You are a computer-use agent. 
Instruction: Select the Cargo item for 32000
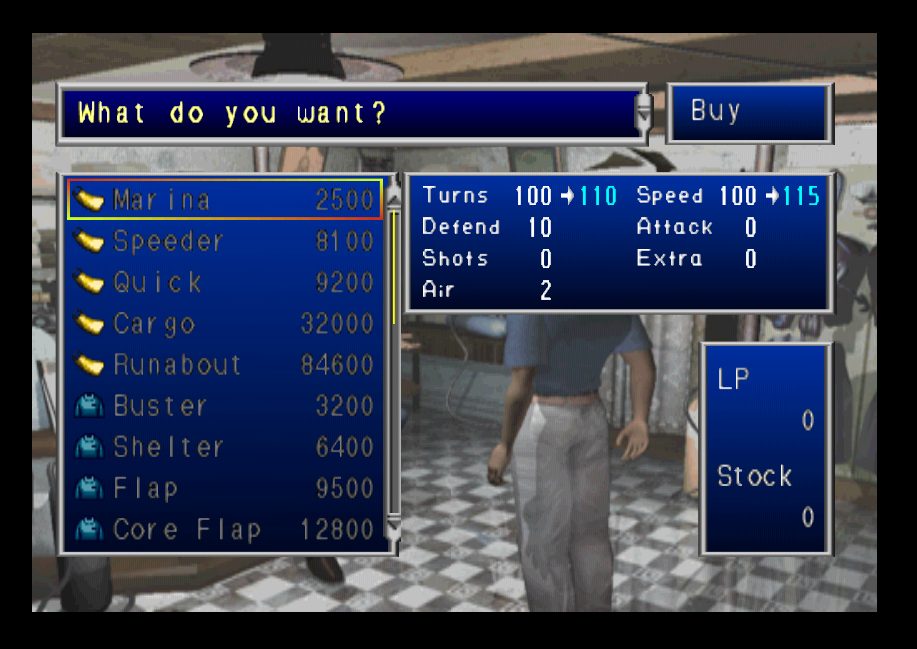pos(225,324)
